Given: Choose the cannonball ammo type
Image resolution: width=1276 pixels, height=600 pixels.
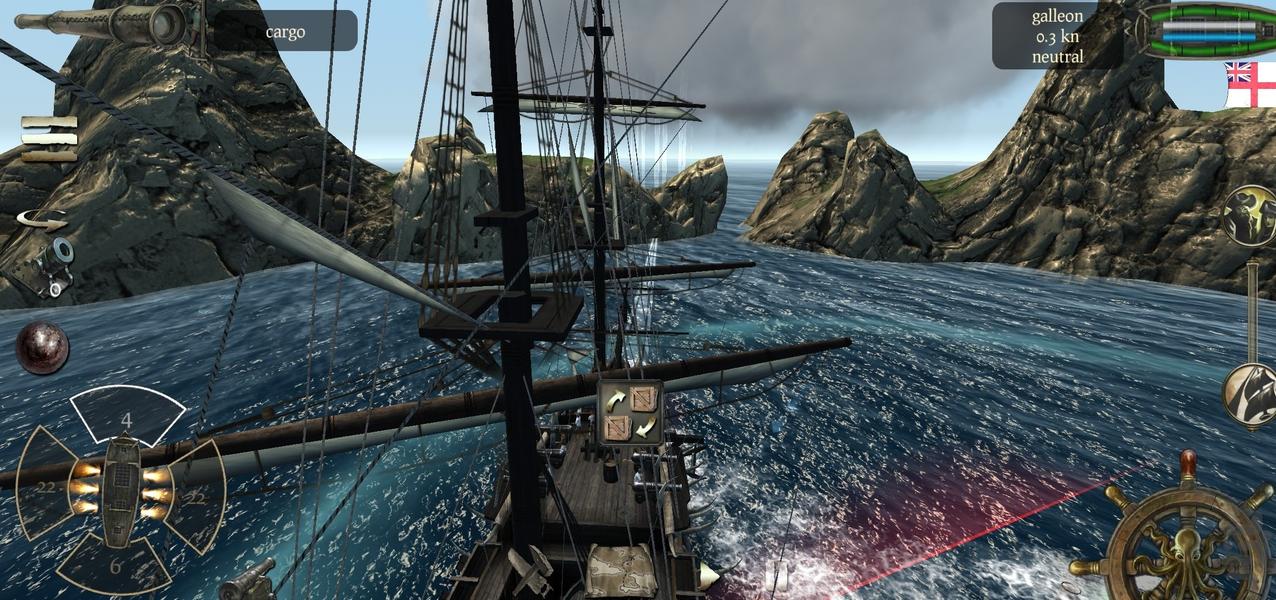Looking at the screenshot, I should pos(42,347).
